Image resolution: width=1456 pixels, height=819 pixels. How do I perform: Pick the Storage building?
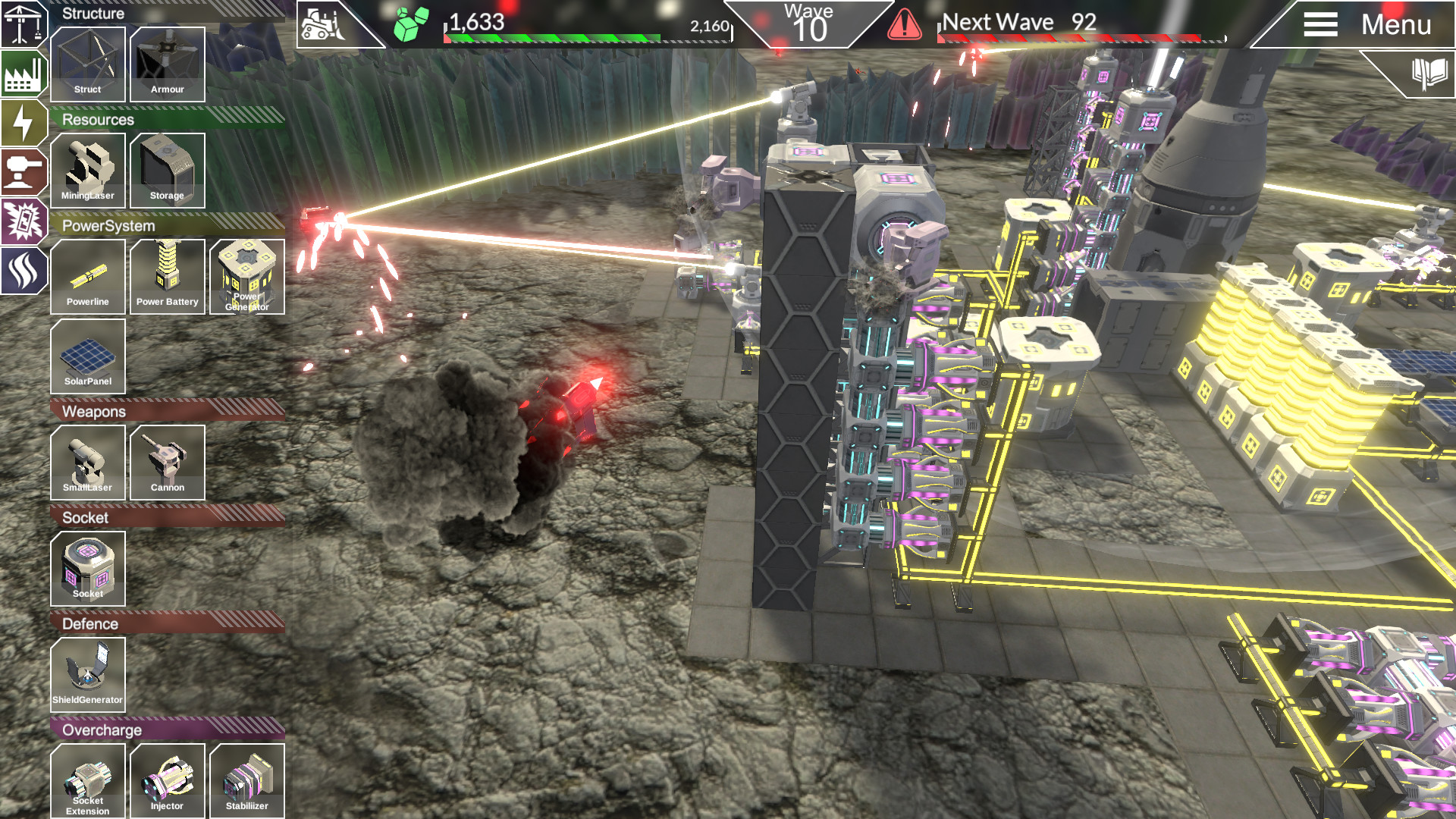coord(168,171)
